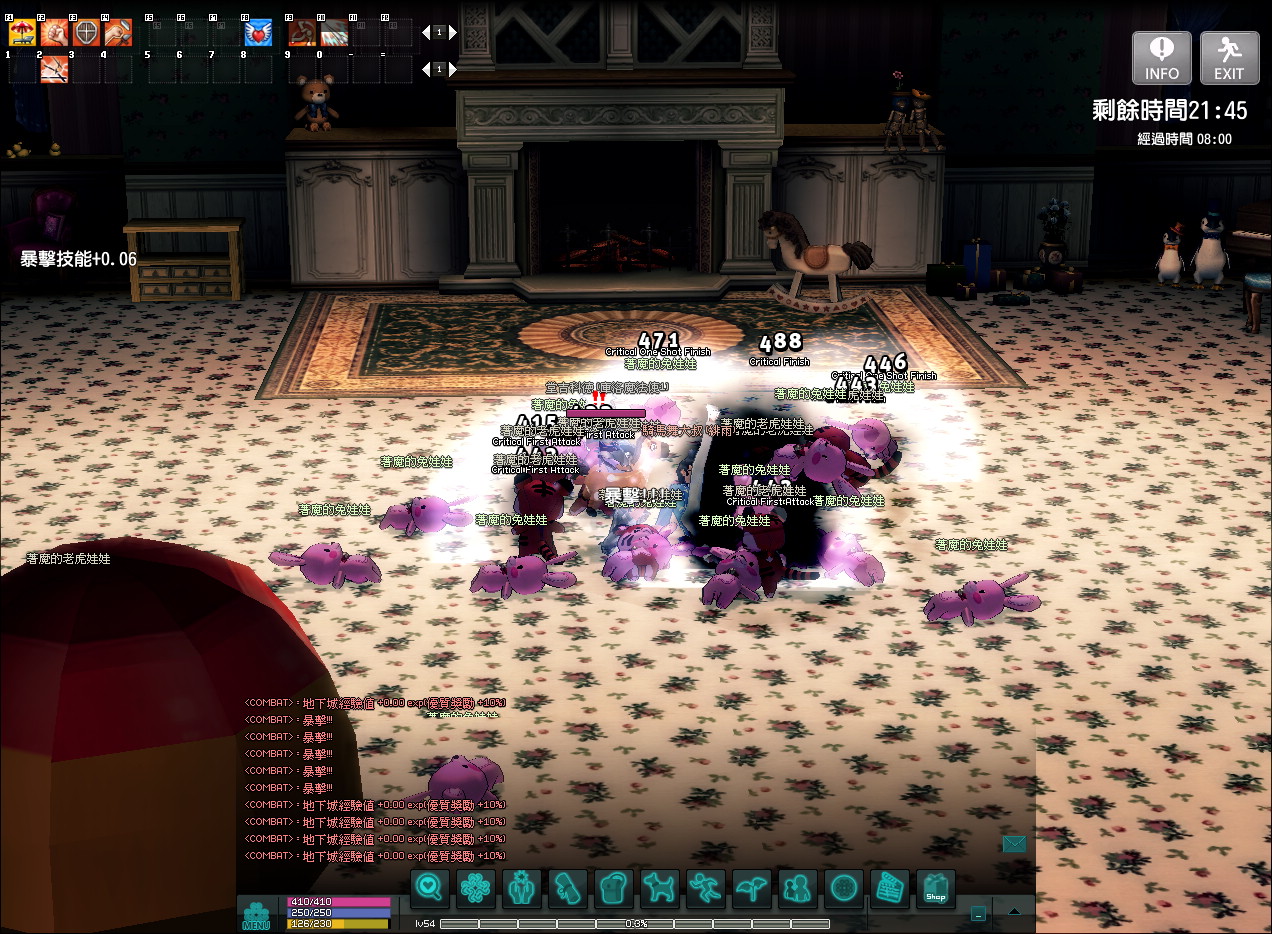Open the running figure action menu

(705, 888)
